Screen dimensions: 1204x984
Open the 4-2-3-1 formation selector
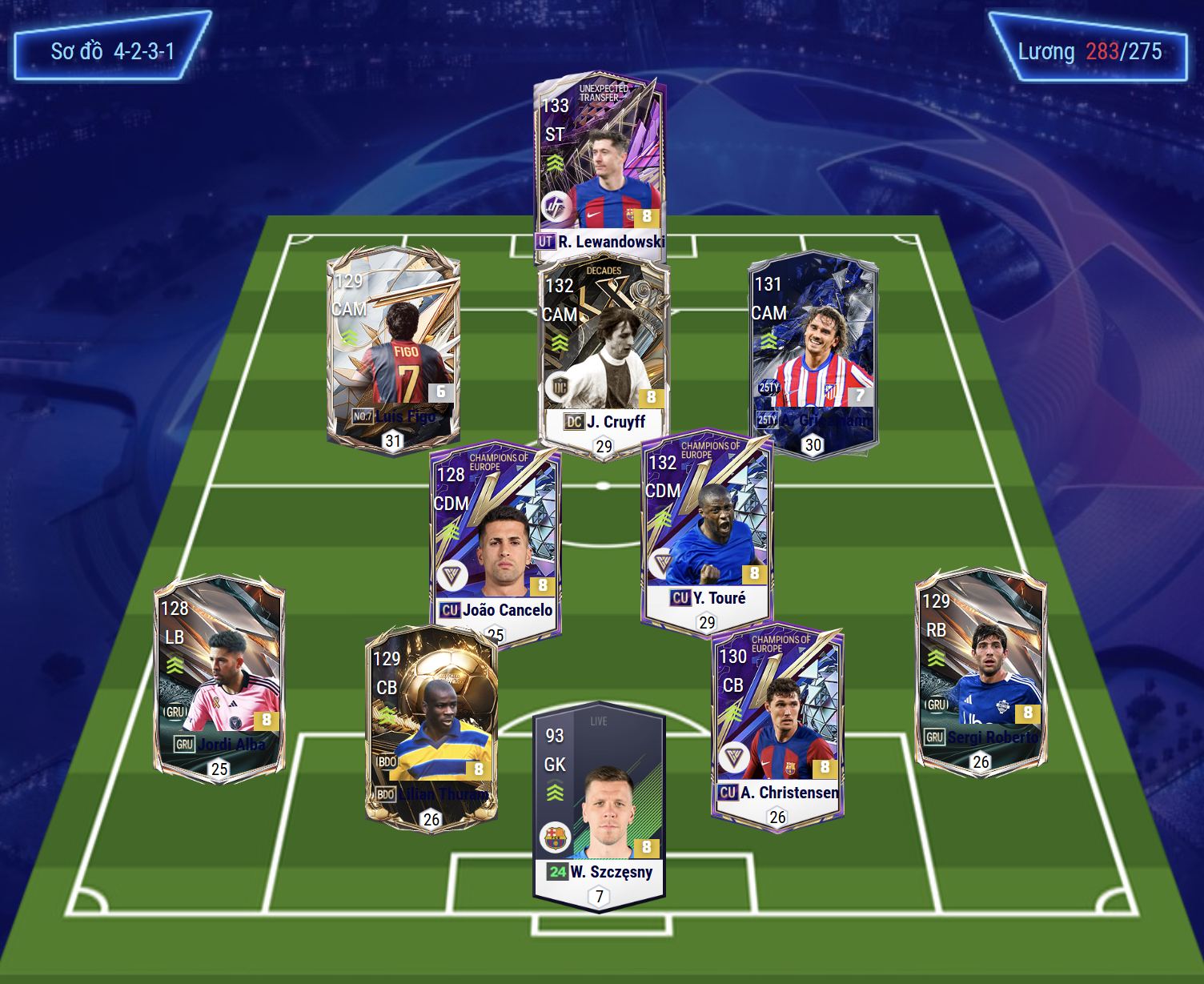(112, 49)
